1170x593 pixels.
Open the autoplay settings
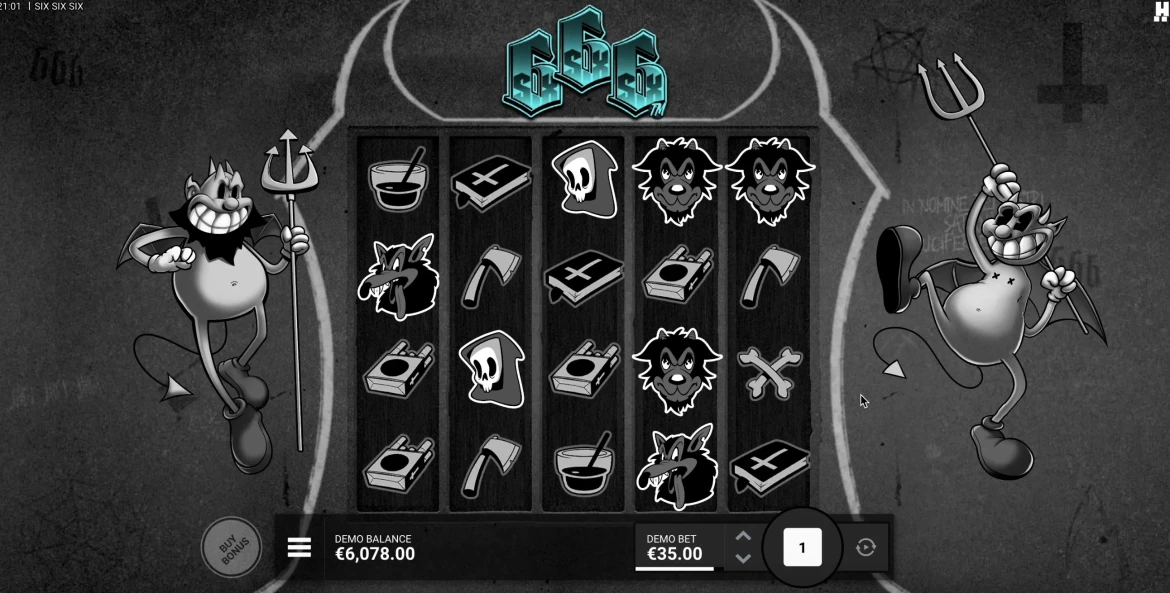[x=866, y=547]
